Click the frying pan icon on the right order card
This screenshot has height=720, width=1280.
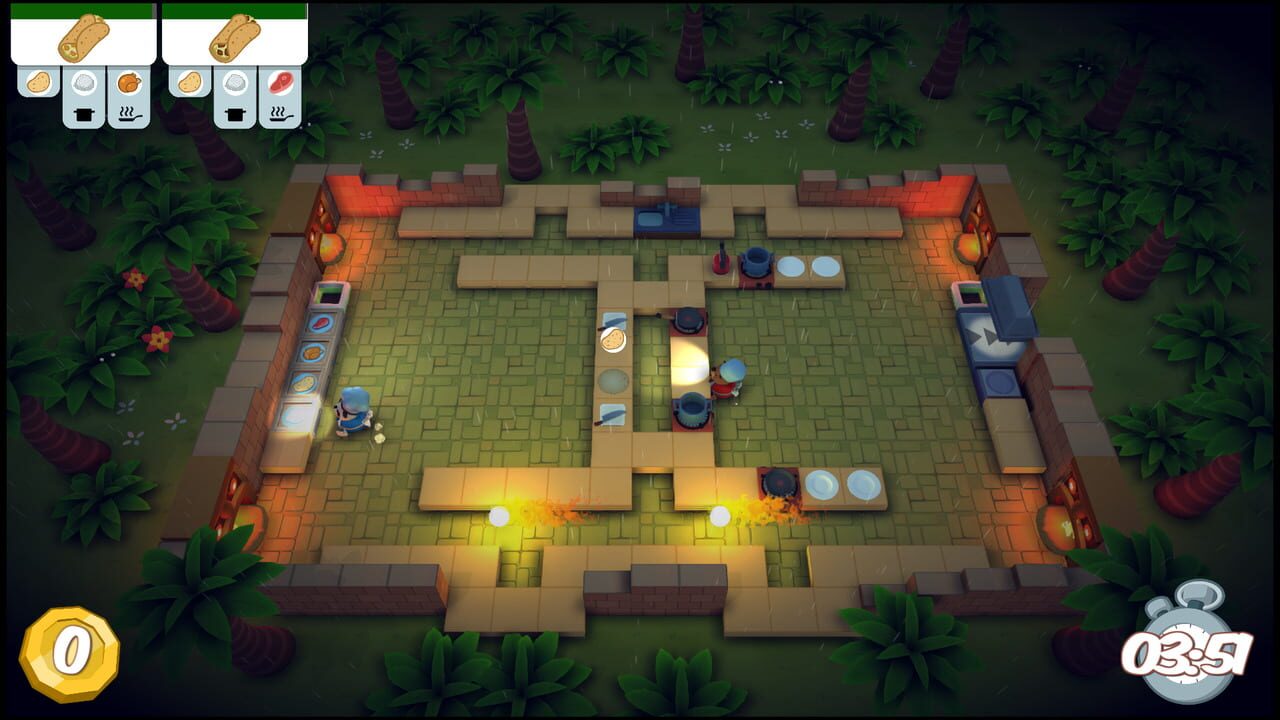pyautogui.click(x=280, y=115)
